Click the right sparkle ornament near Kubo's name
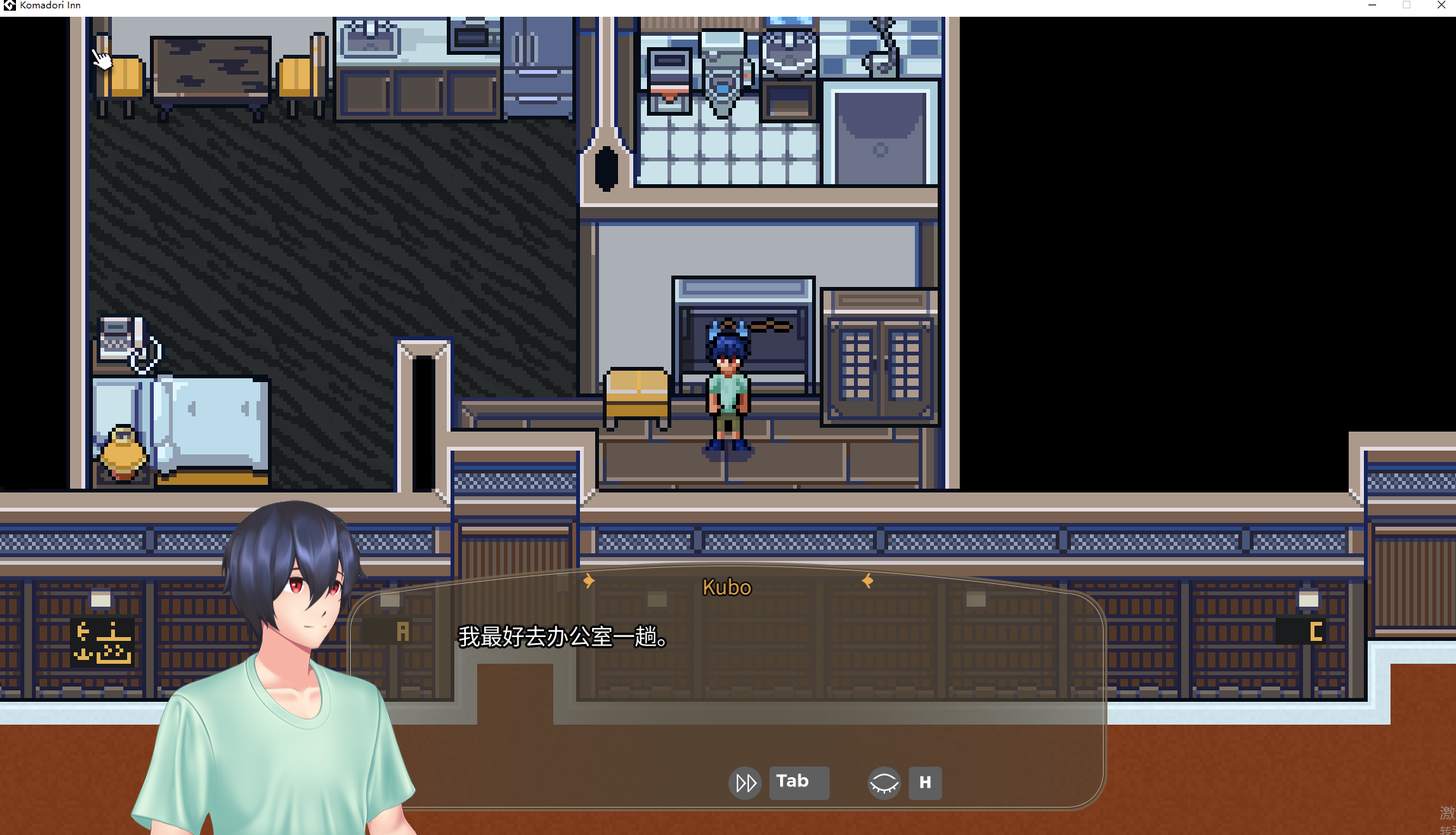The image size is (1456, 835). [x=867, y=581]
